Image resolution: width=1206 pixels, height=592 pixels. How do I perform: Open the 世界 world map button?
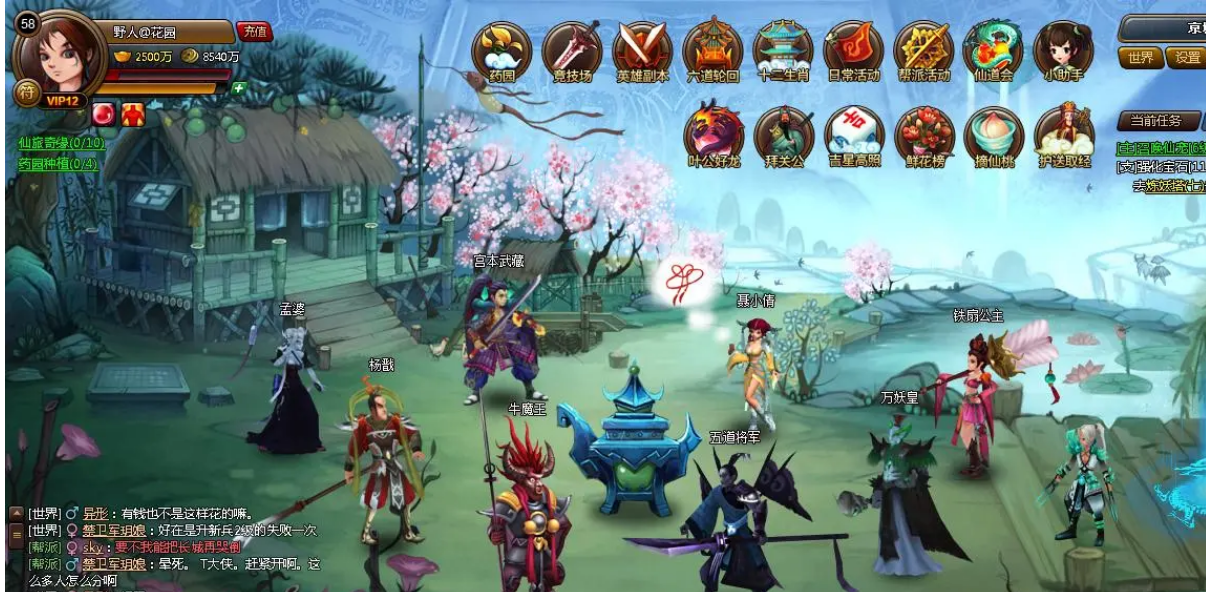coord(1141,58)
